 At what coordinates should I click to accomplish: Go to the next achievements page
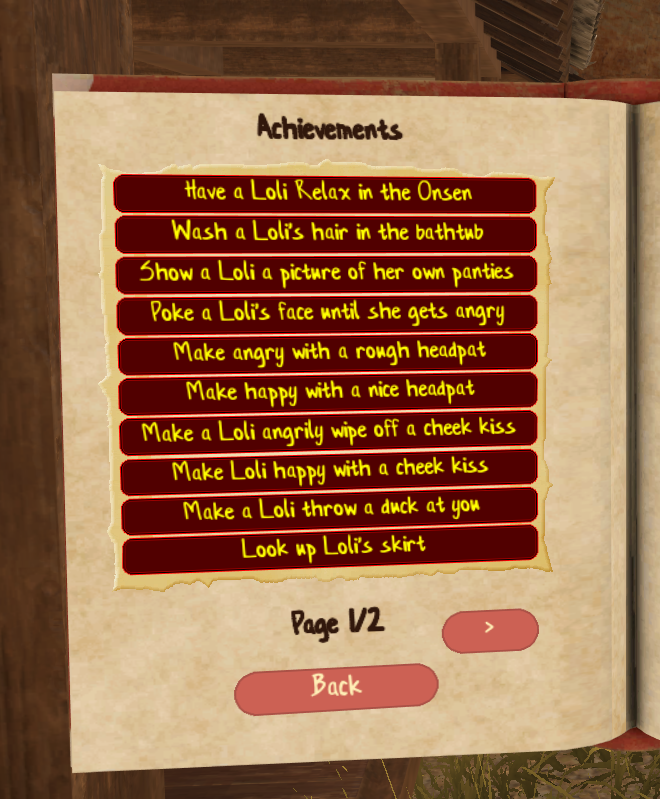click(490, 629)
